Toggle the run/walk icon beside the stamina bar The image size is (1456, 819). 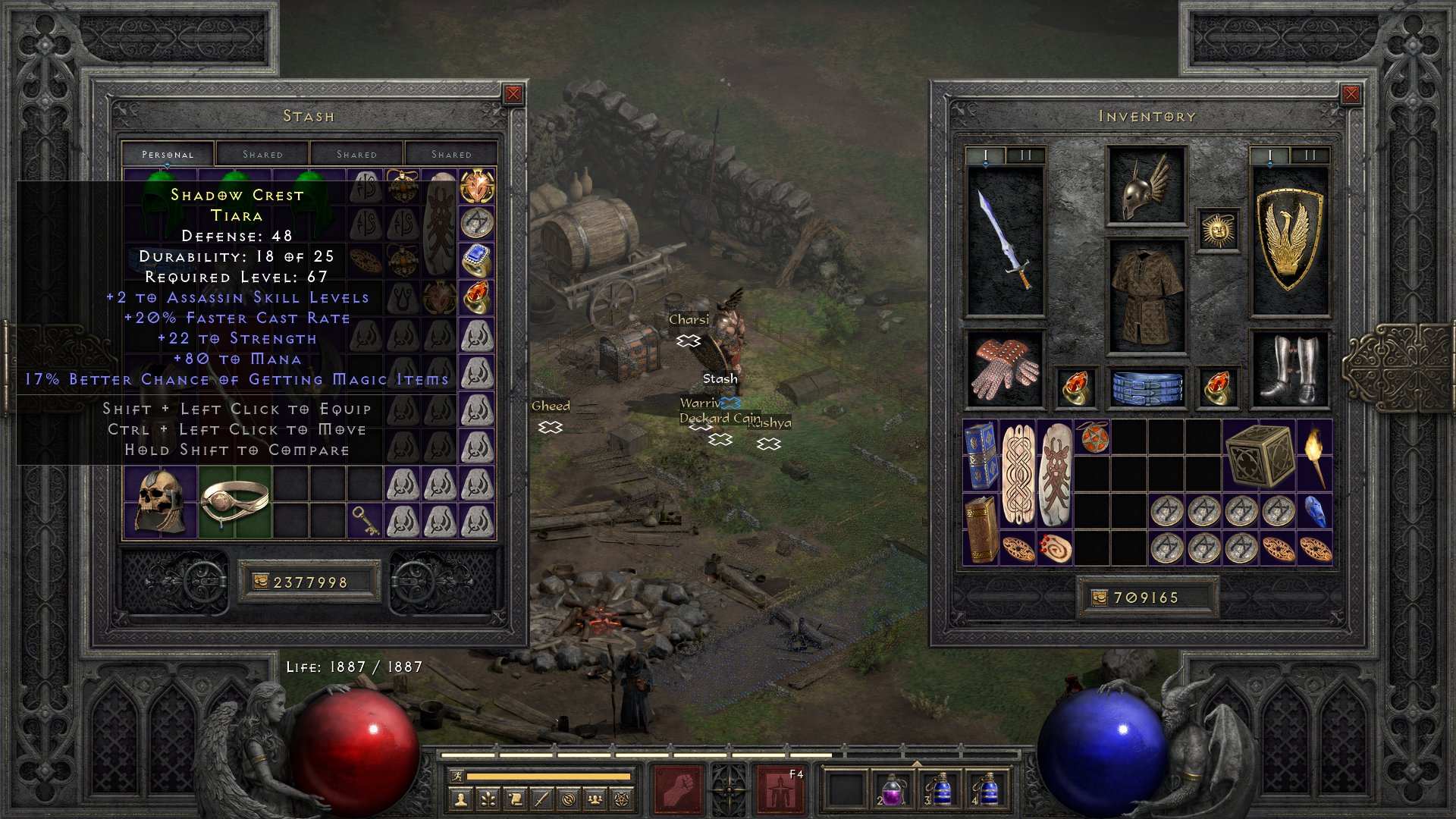point(457,776)
